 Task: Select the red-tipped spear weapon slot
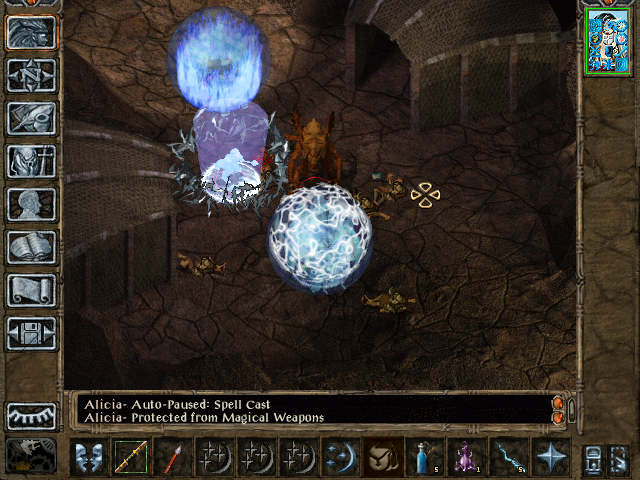172,457
